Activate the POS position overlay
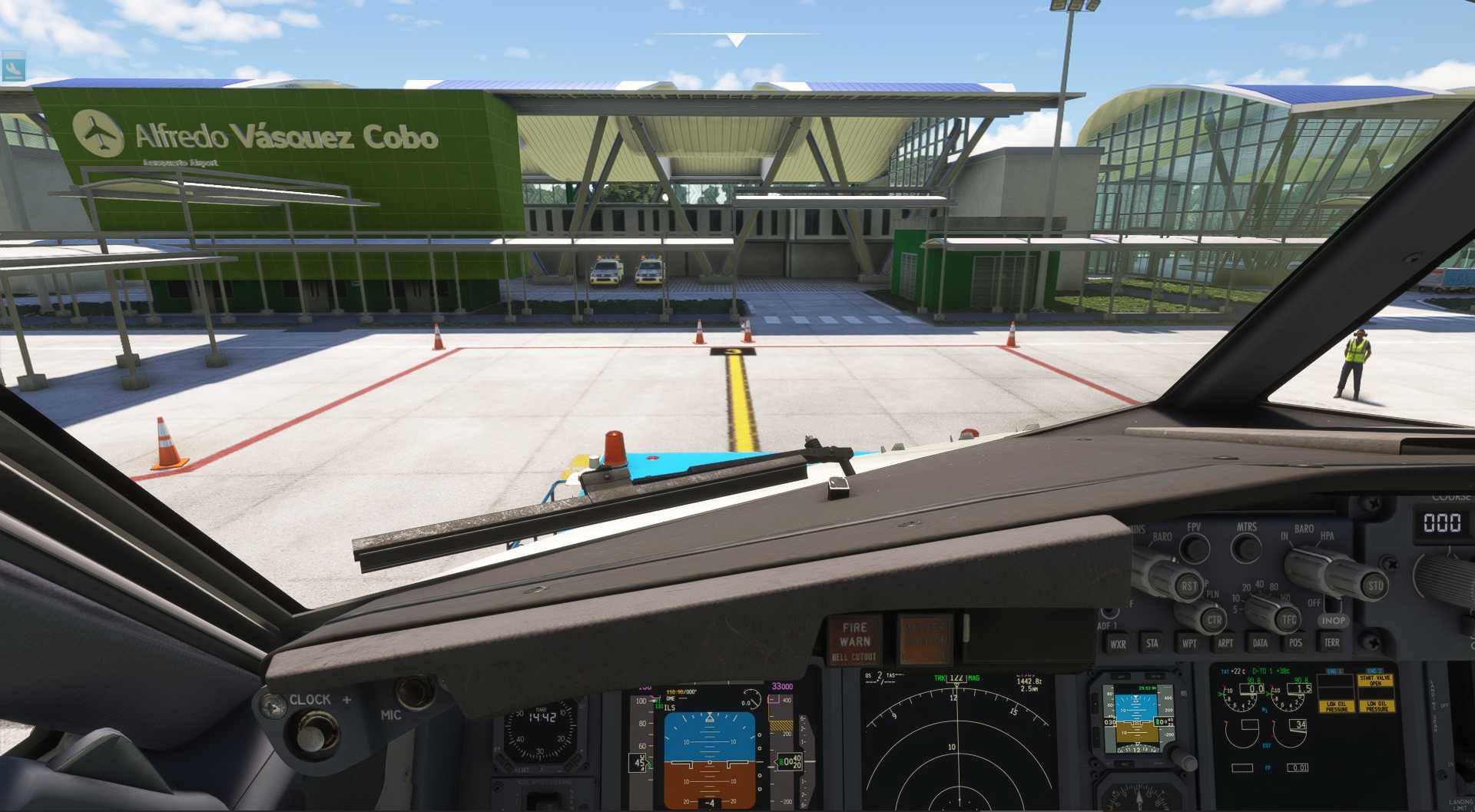The image size is (1475, 812). tap(1295, 642)
